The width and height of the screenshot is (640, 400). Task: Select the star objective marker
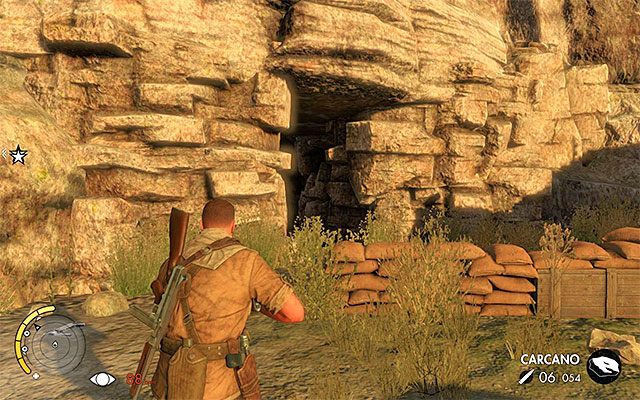pos(18,155)
